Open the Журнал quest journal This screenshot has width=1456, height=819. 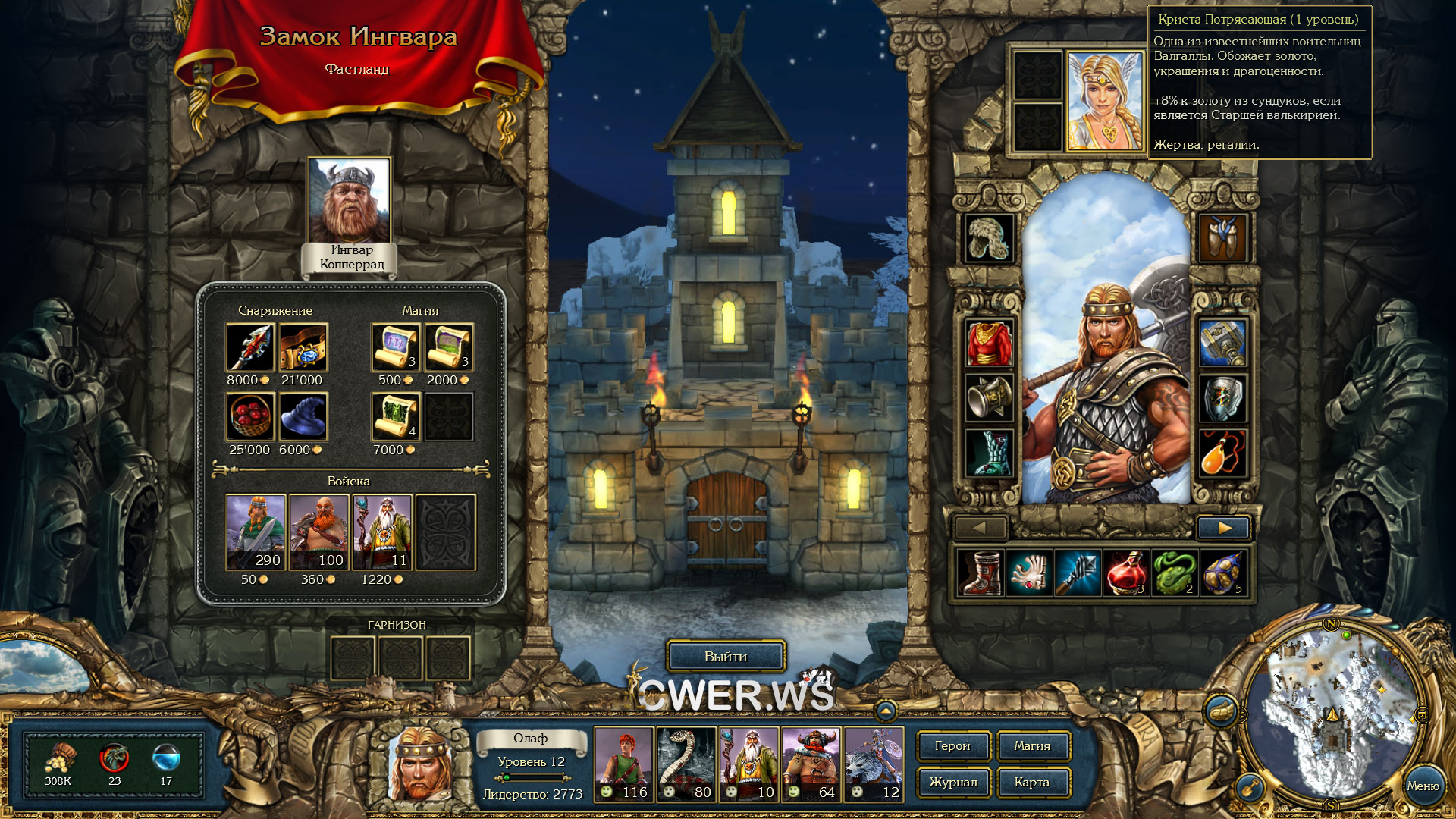952,783
